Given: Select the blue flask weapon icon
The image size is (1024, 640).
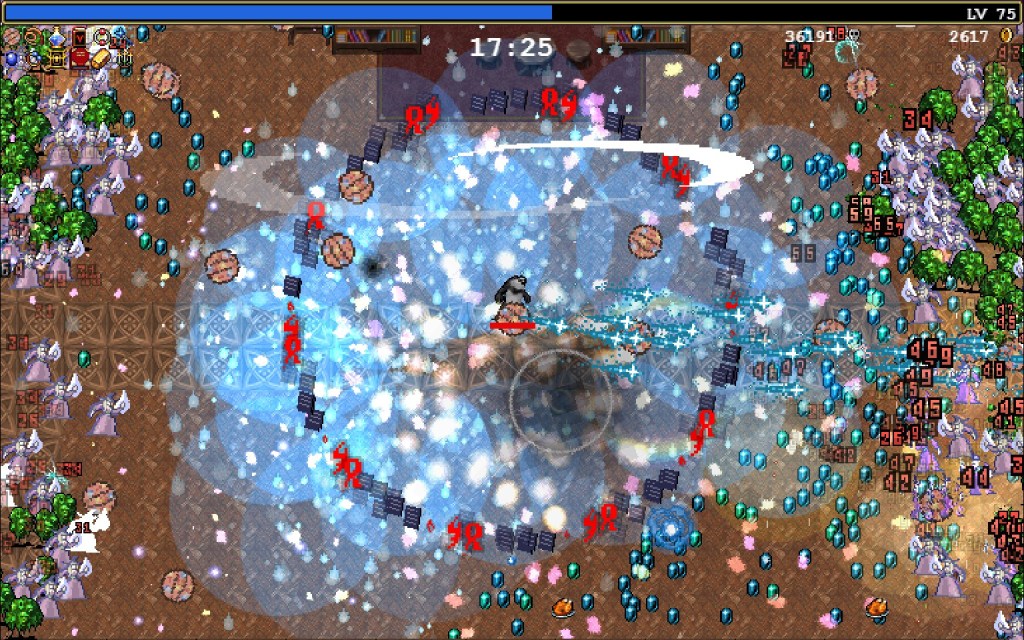Looking at the screenshot, I should pyautogui.click(x=57, y=38).
